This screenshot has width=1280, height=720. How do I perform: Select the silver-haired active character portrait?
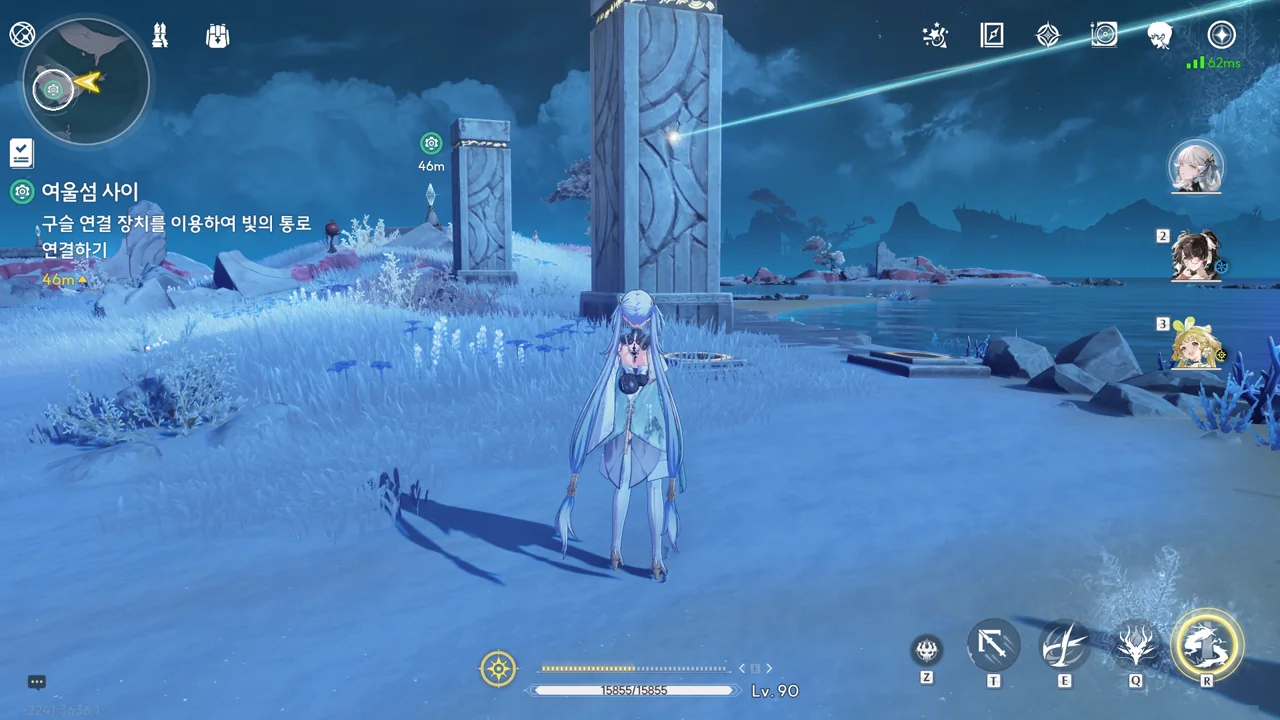point(1196,166)
